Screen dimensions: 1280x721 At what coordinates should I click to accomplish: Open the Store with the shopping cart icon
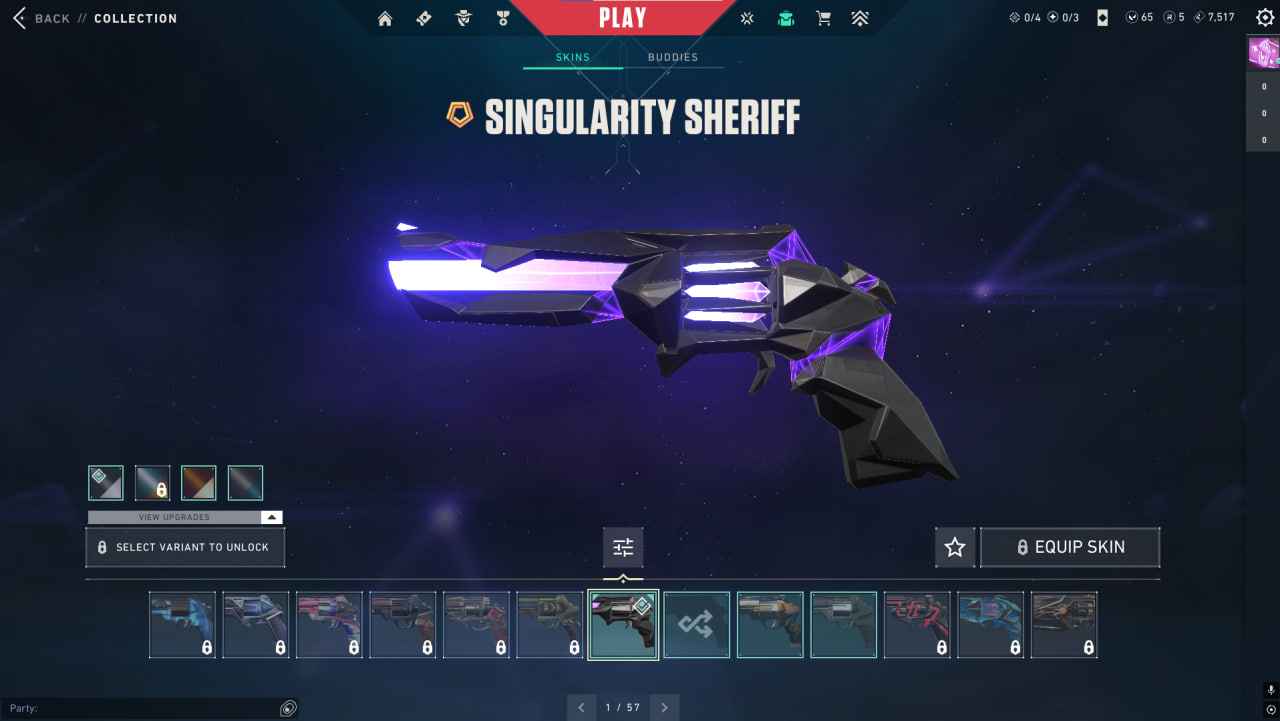(x=822, y=17)
